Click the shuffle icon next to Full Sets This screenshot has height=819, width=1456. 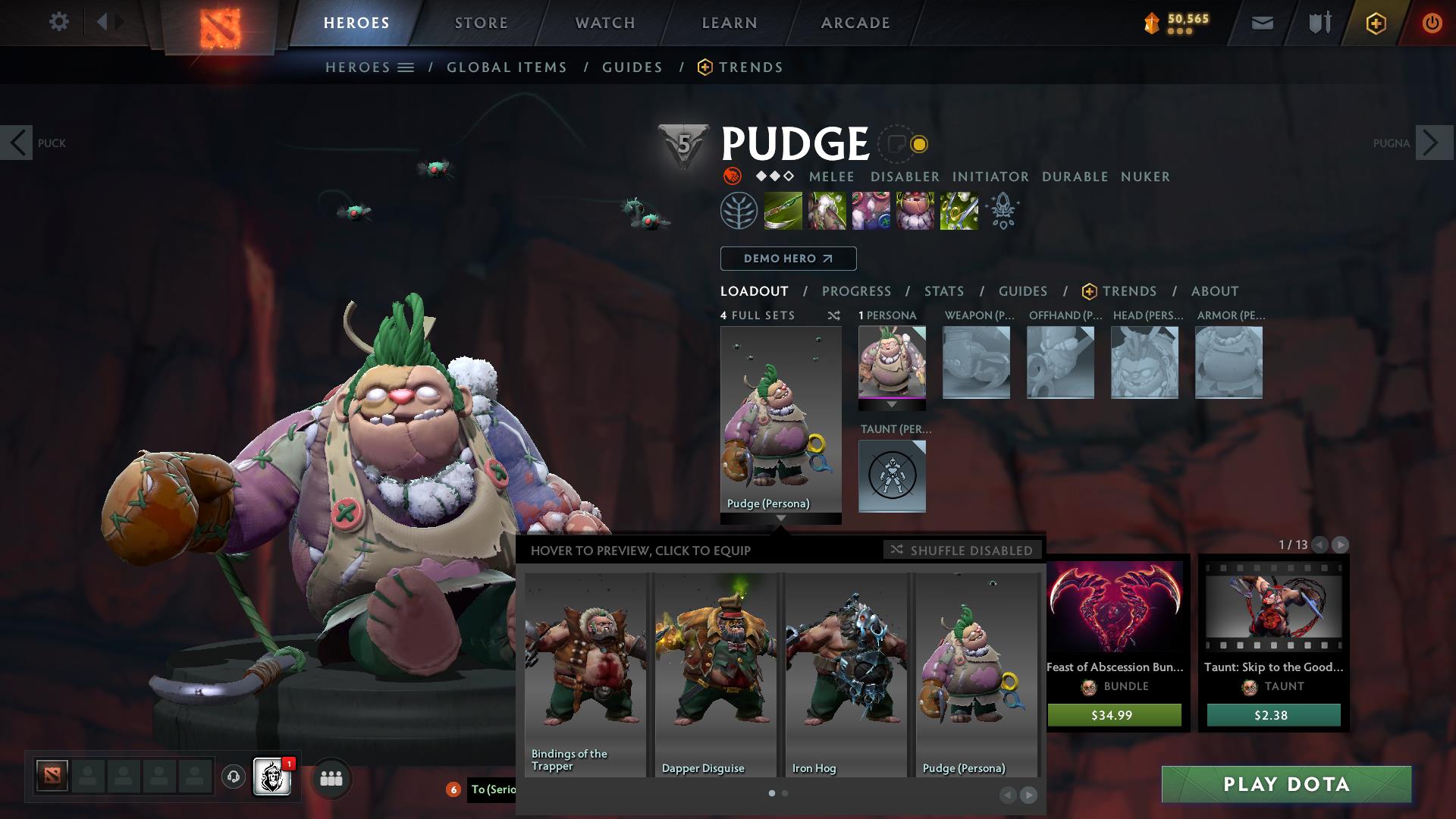(x=833, y=315)
